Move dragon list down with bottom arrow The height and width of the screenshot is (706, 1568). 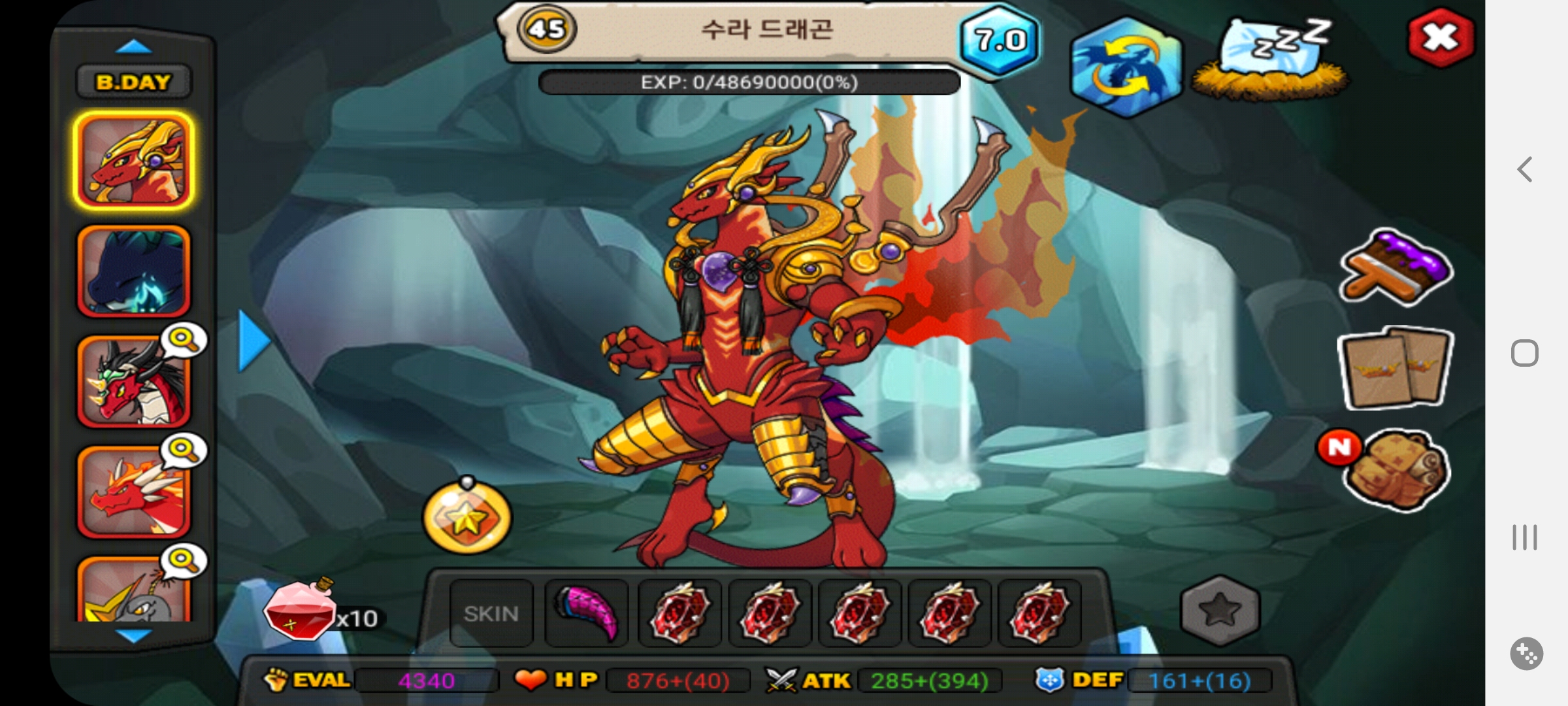[133, 635]
